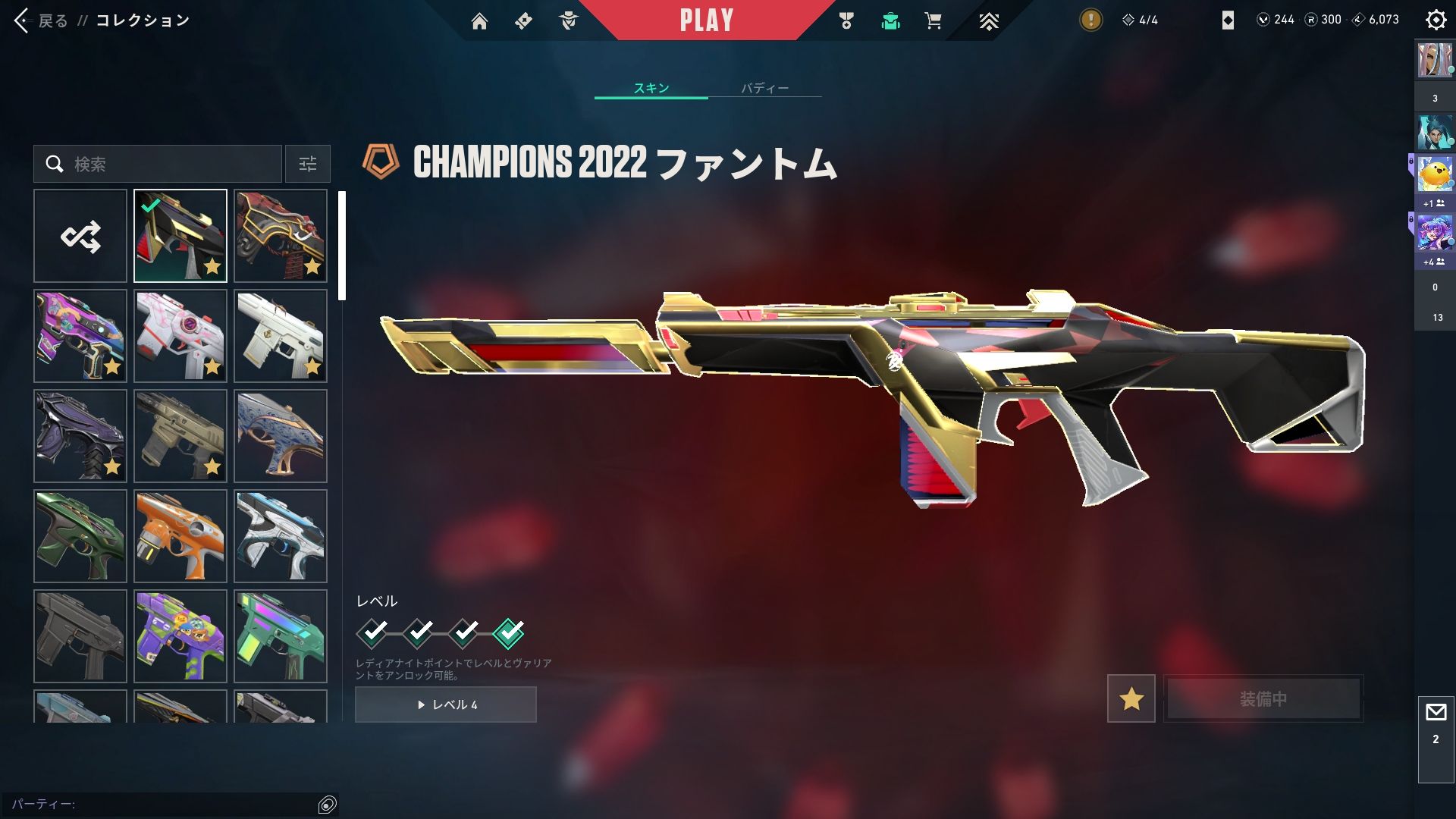Choose the plain white Phantom skin thumbnail
1456x819 pixels.
pos(281,336)
